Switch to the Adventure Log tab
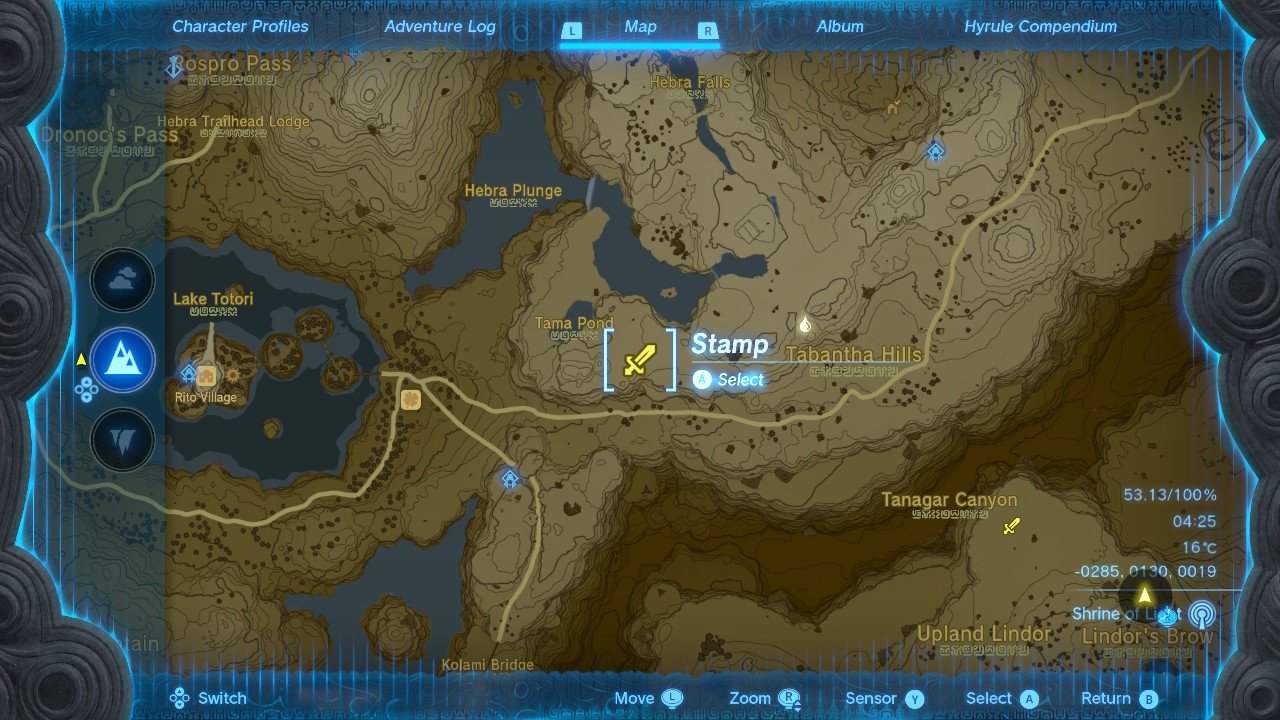Screen dimensions: 1280x720 pos(440,27)
